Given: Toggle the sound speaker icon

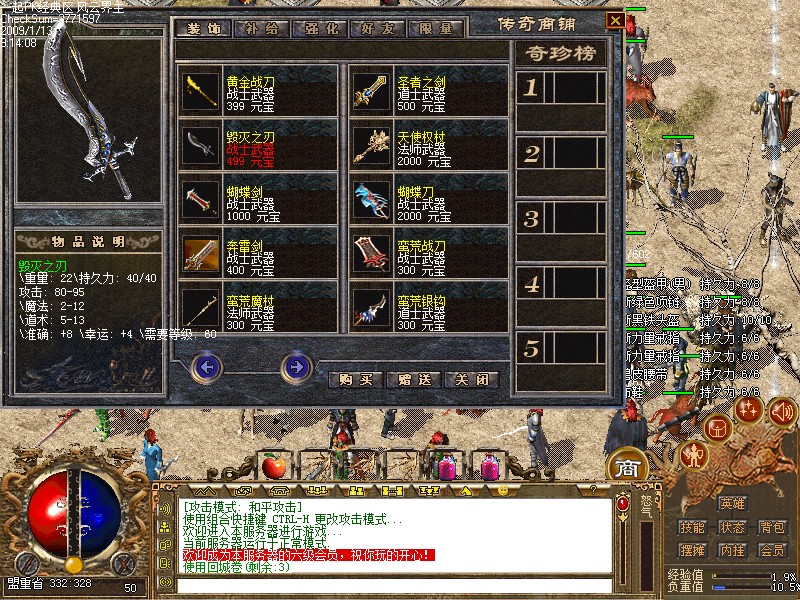Looking at the screenshot, I should click(782, 410).
